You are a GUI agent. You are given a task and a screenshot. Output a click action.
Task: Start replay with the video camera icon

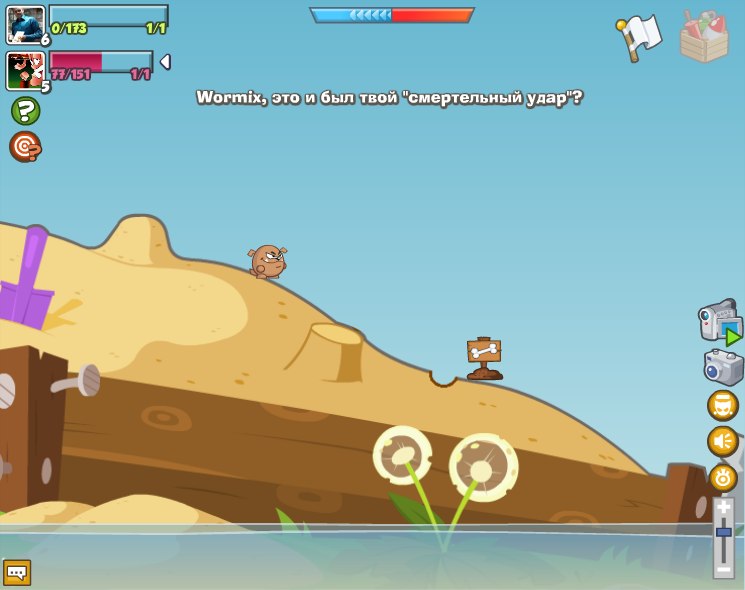720,323
